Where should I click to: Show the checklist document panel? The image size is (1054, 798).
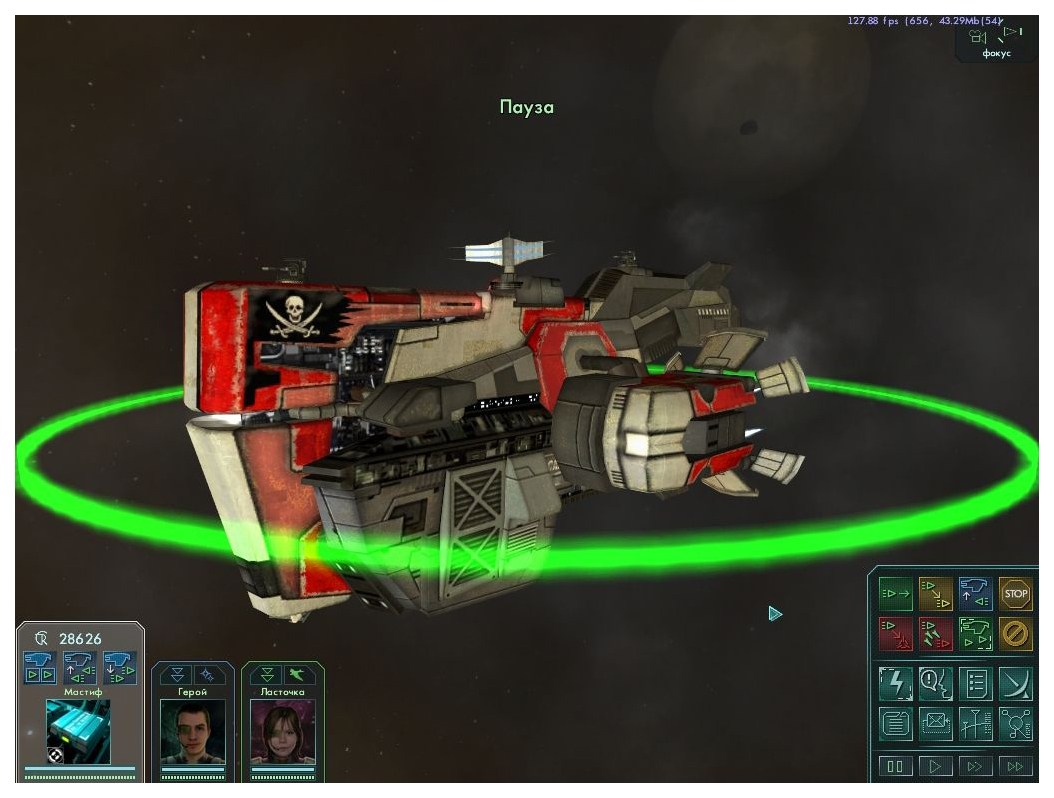pyautogui.click(x=975, y=684)
